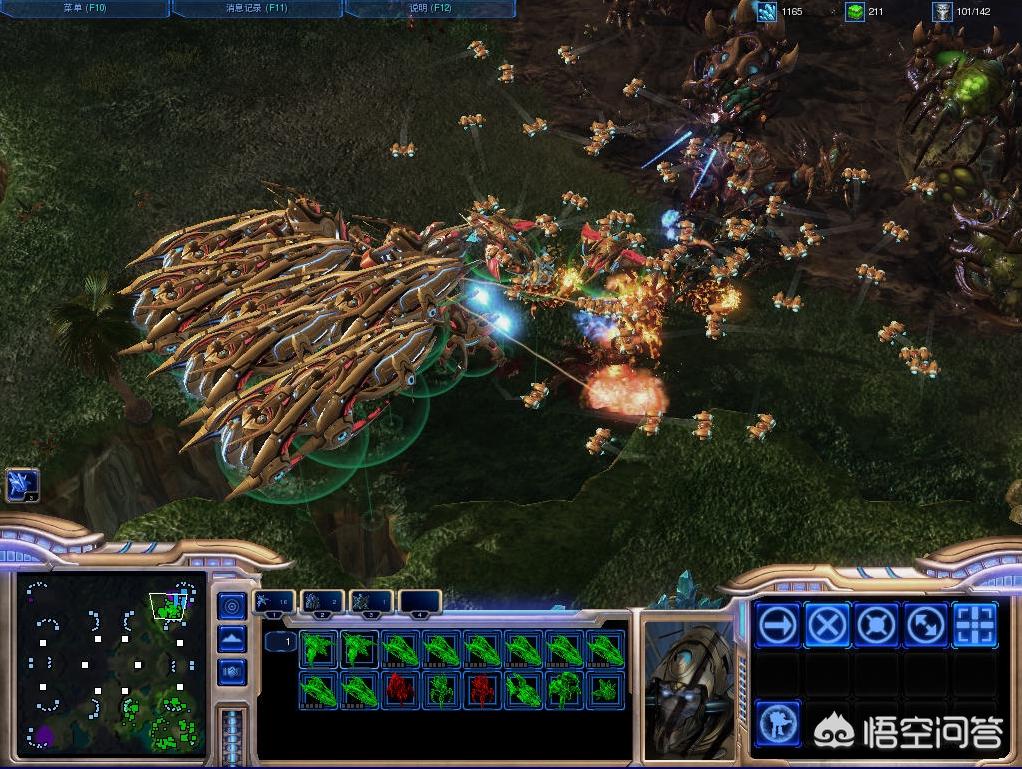Click the idle worker button above the minimap
This screenshot has height=769, width=1022.
pyautogui.click(x=22, y=485)
